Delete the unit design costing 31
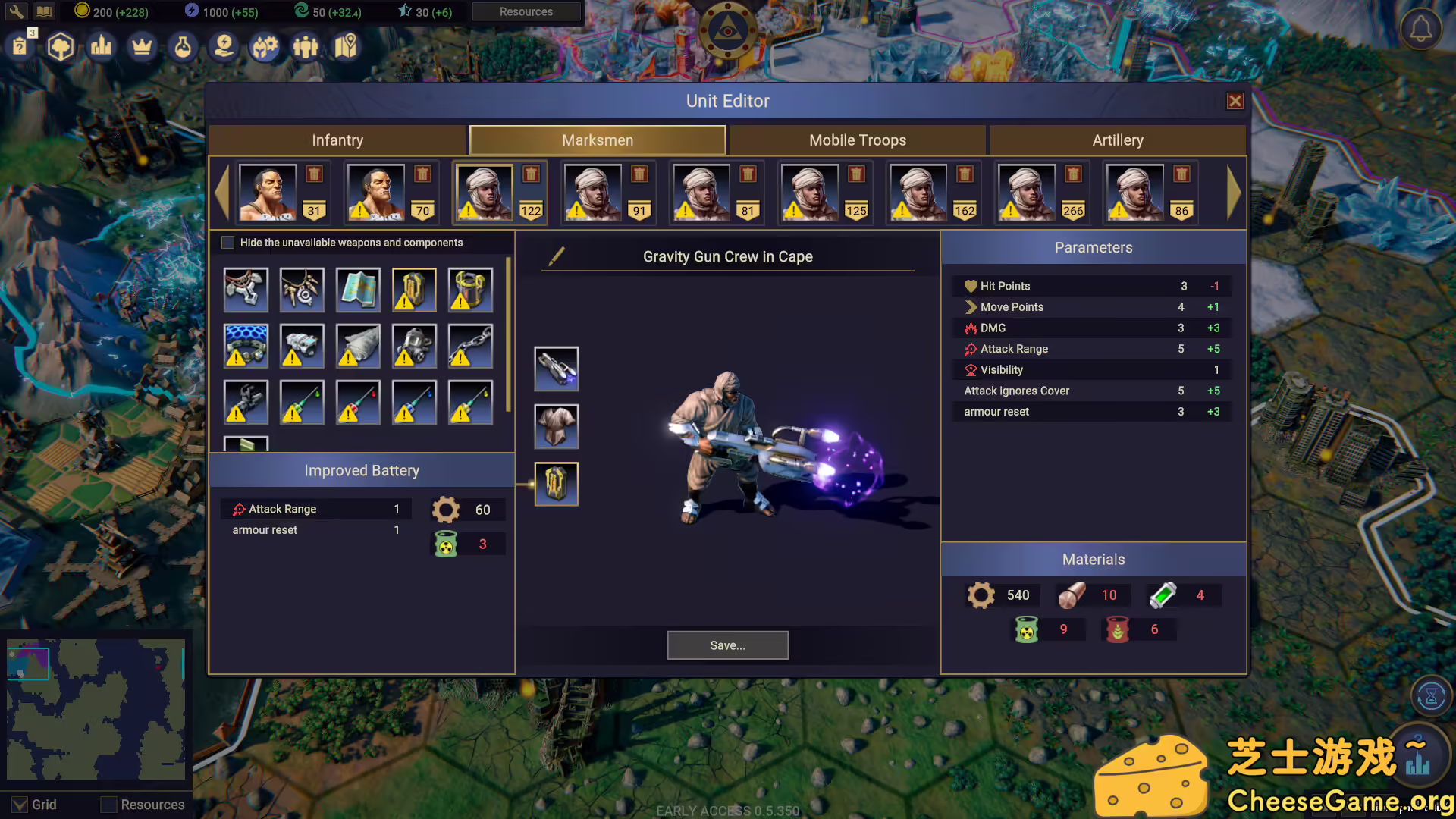 (314, 174)
